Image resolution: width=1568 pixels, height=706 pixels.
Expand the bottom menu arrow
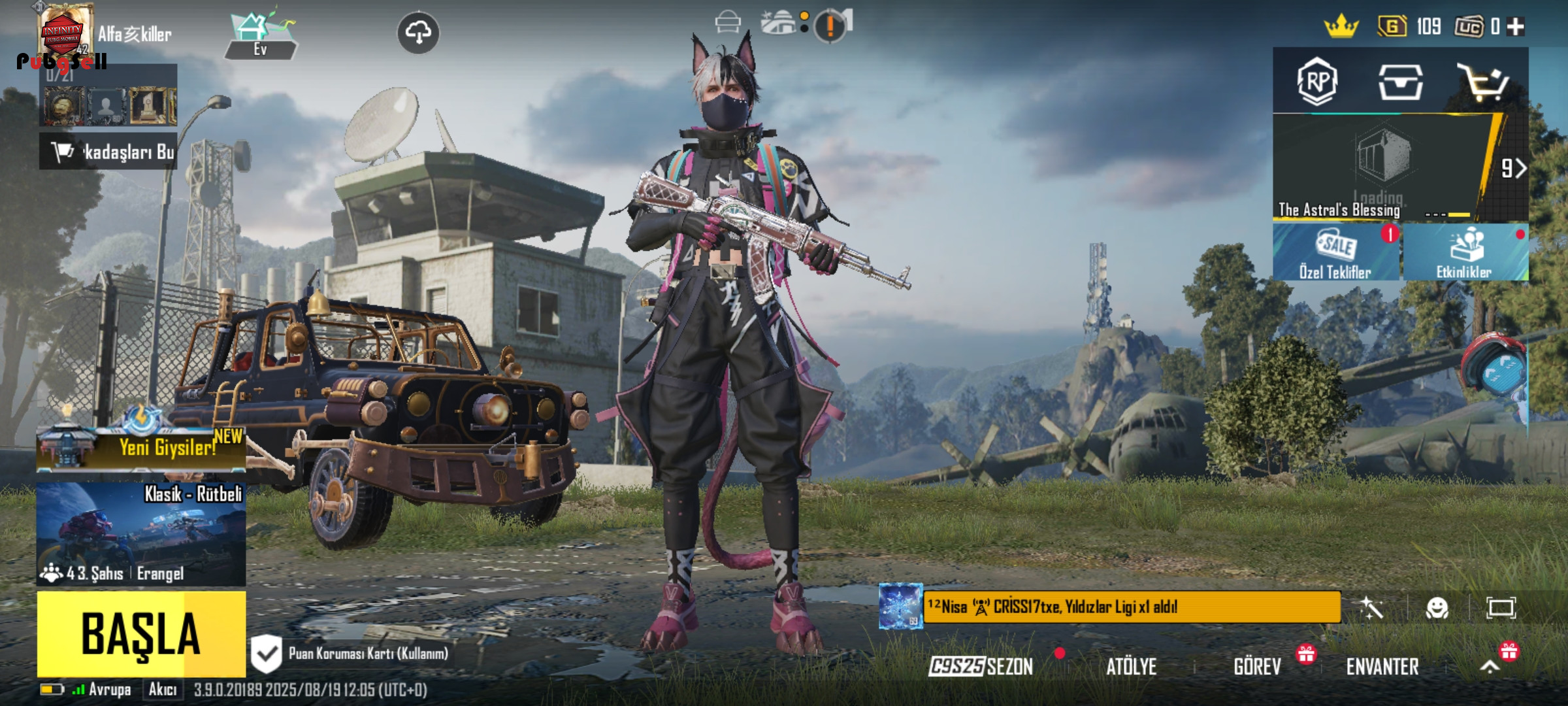1490,666
